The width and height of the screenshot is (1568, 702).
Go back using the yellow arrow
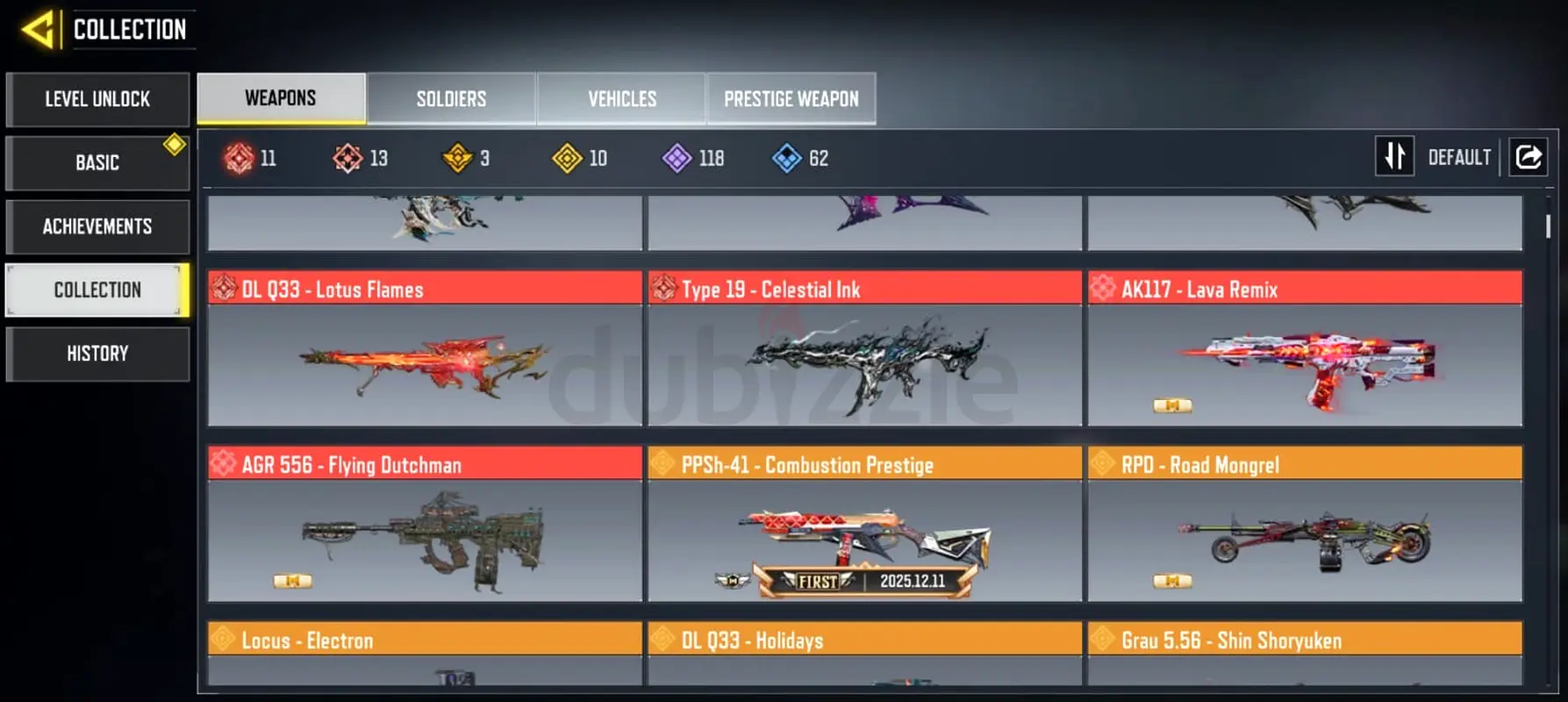(x=39, y=30)
